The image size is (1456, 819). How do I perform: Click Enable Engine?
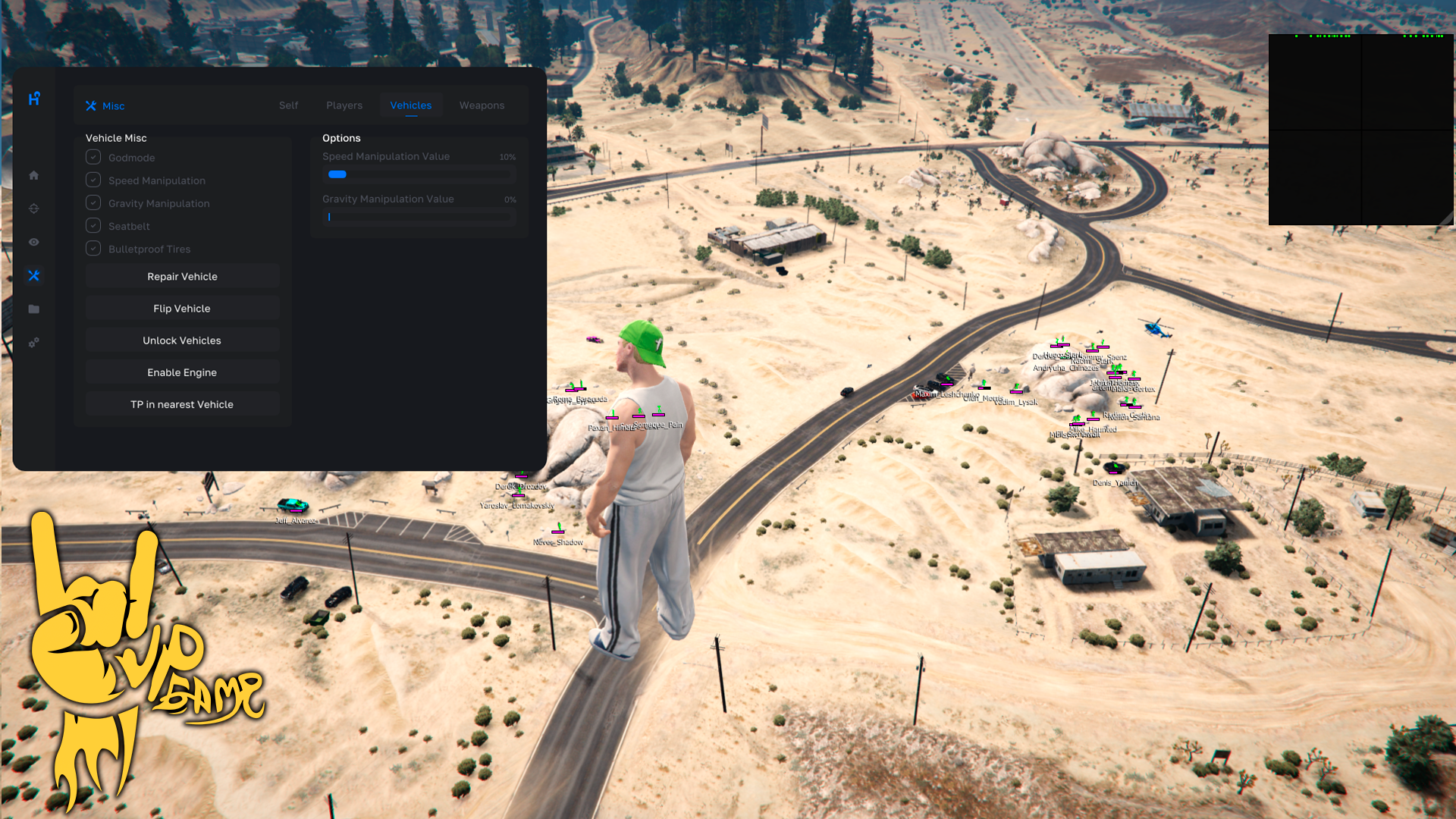coord(182,372)
